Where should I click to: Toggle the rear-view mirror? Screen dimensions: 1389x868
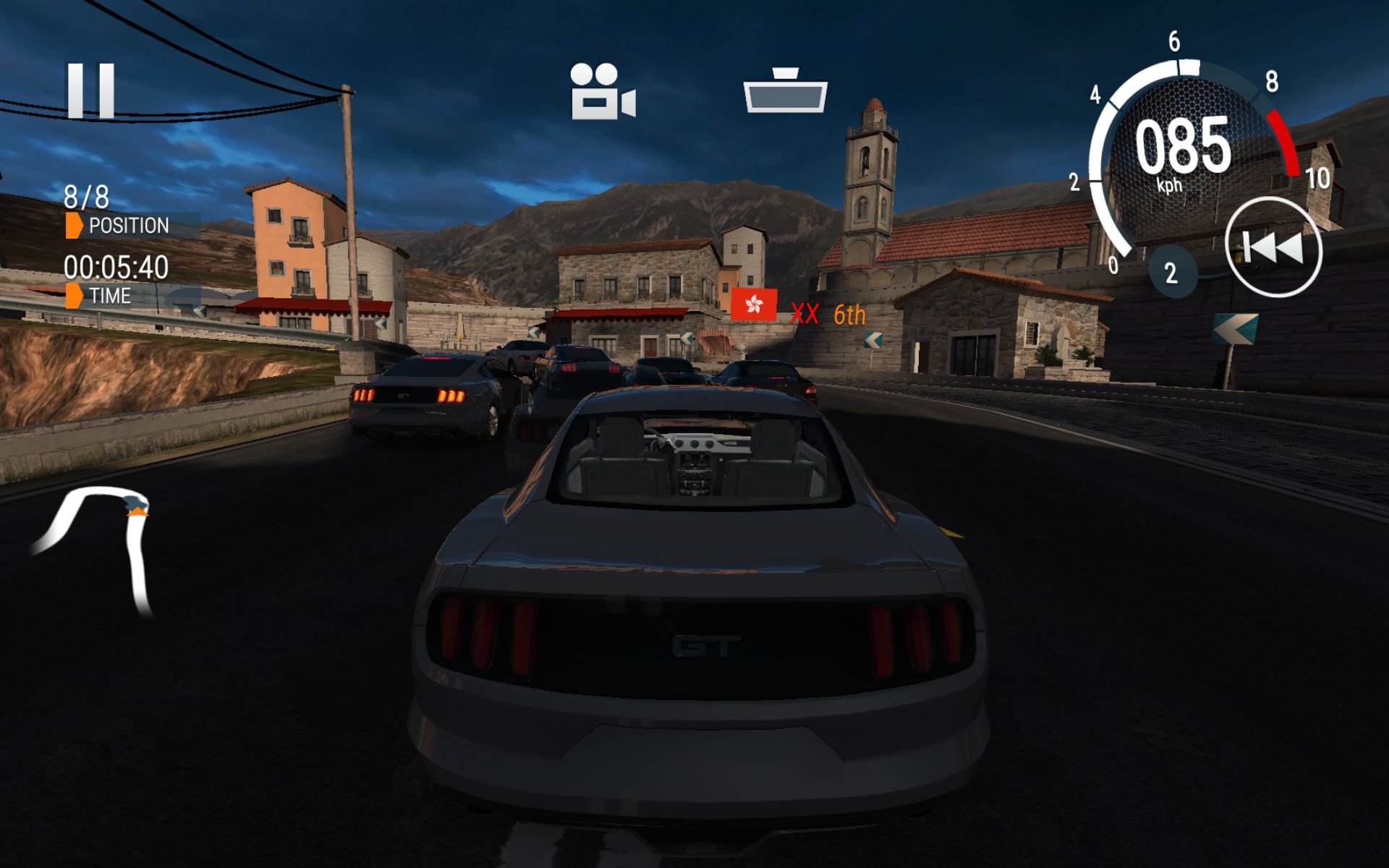tap(785, 91)
